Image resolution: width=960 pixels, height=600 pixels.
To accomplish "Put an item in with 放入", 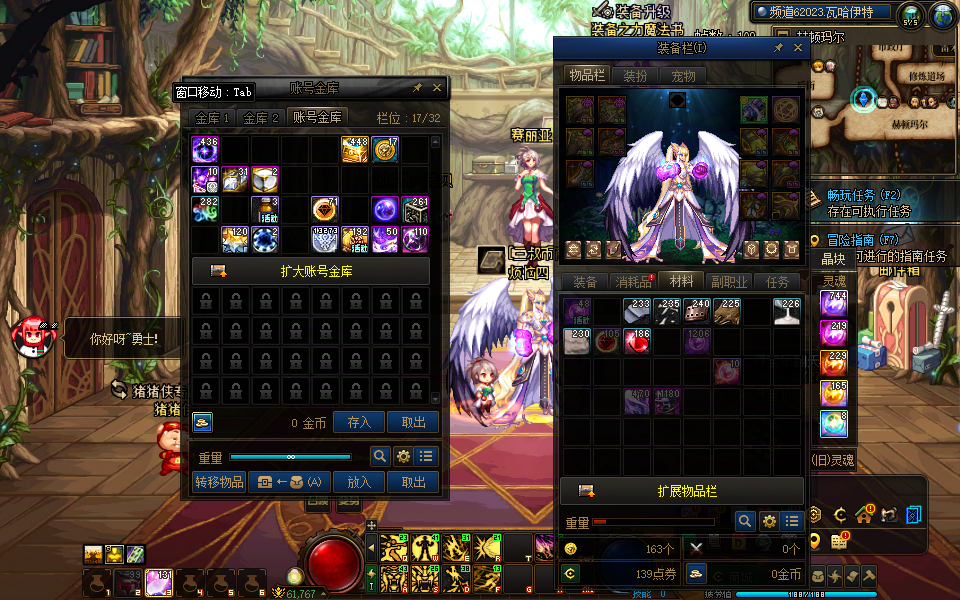I will point(359,482).
